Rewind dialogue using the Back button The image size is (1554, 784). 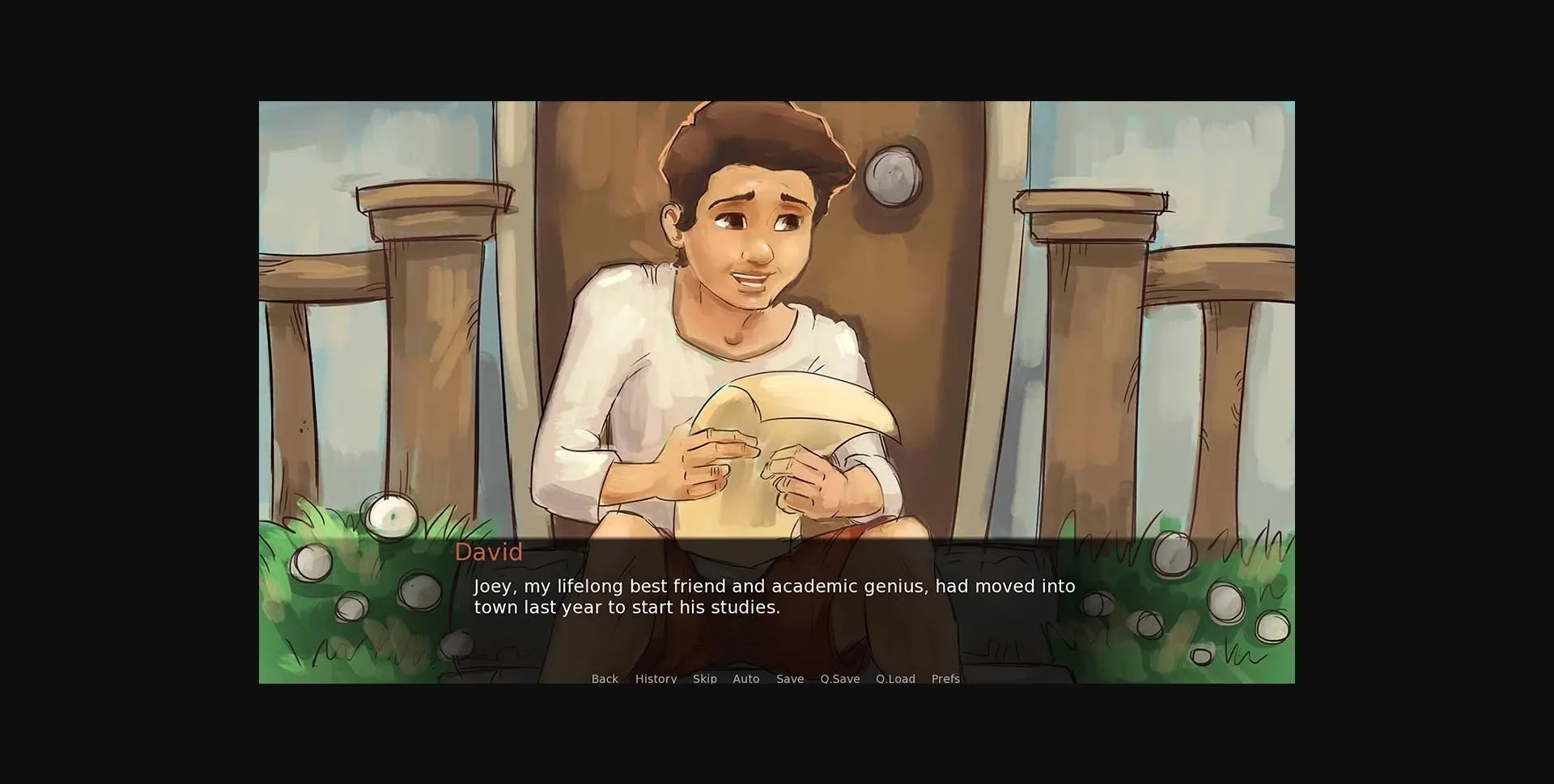click(605, 679)
